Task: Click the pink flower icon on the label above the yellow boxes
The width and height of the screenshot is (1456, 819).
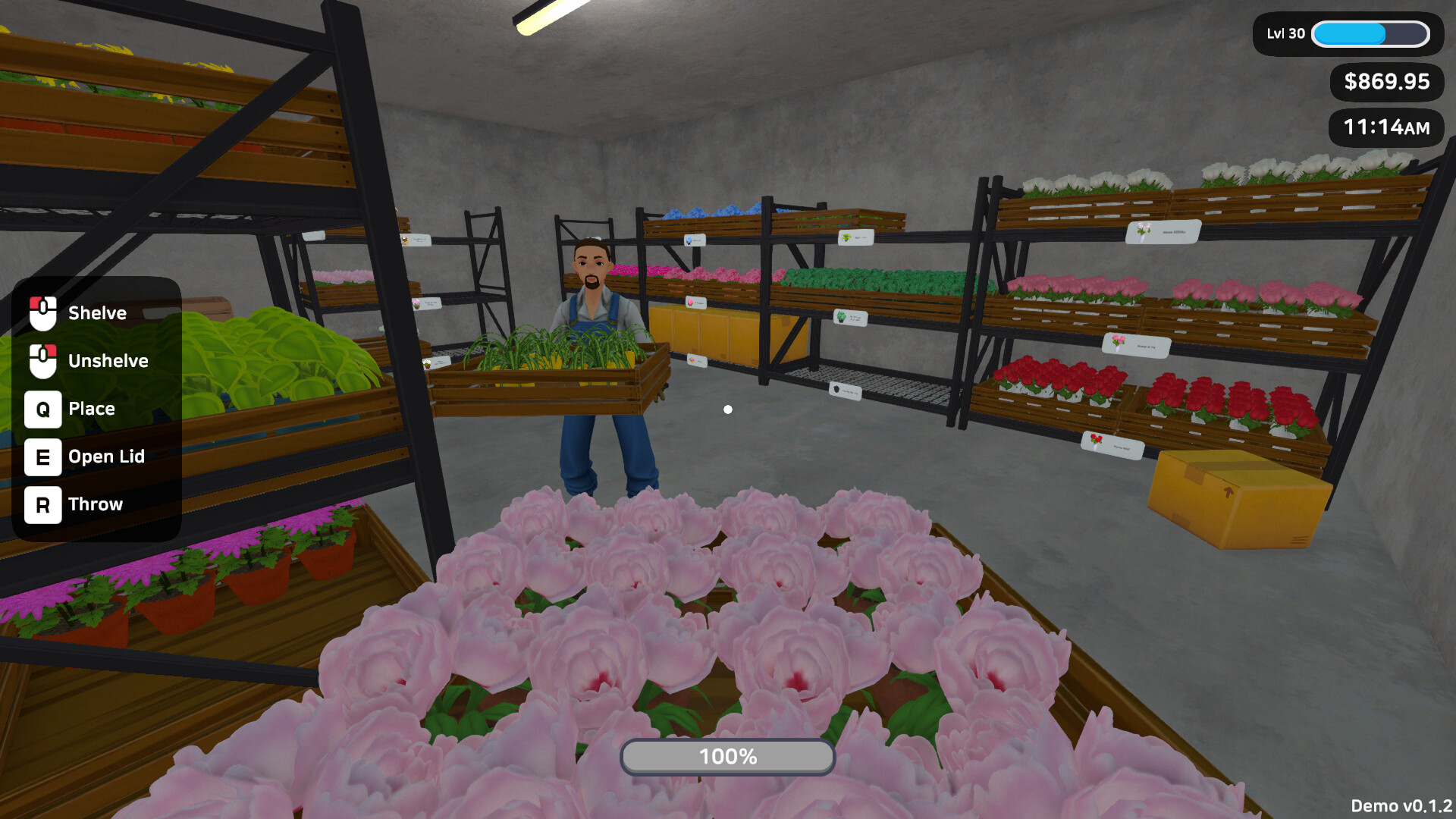Action: point(691,302)
